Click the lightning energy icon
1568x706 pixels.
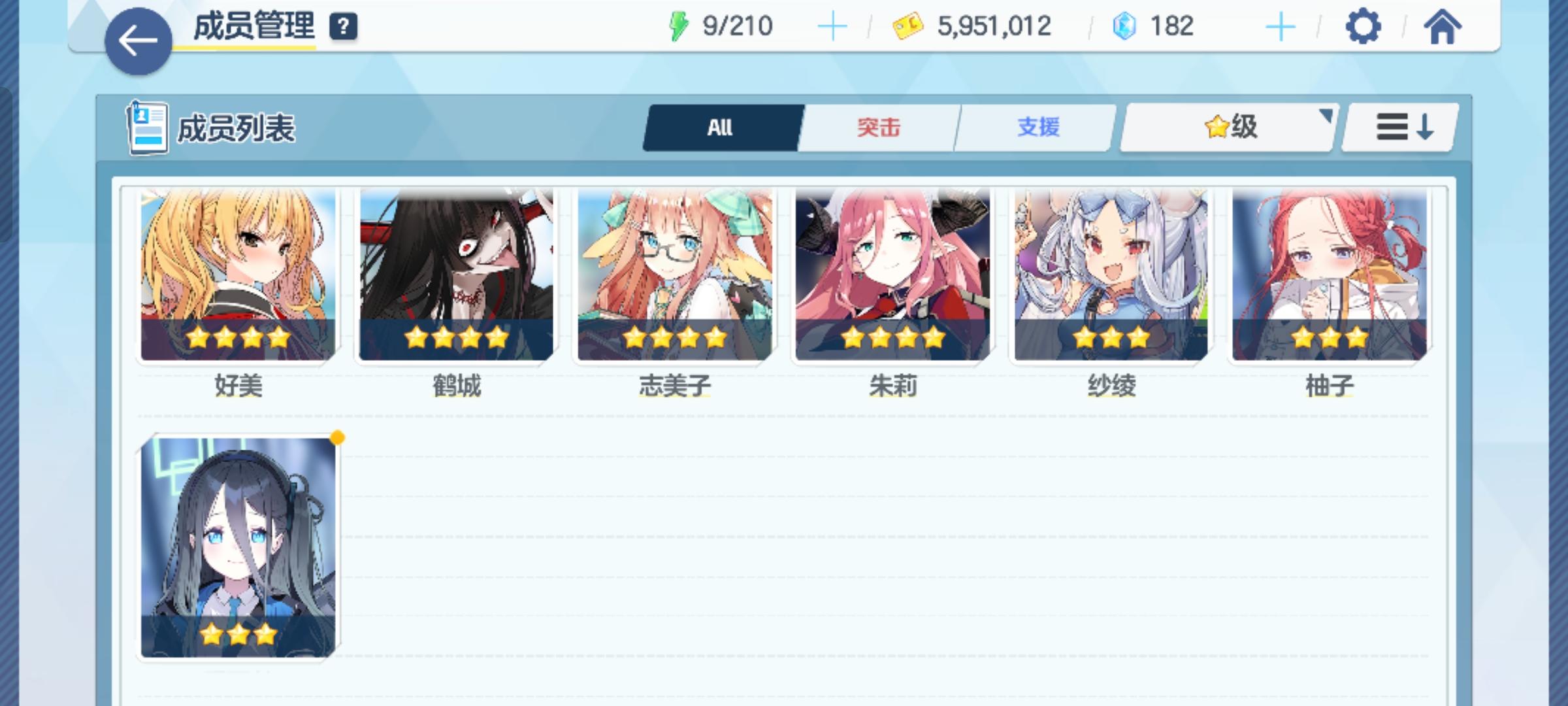(x=679, y=26)
